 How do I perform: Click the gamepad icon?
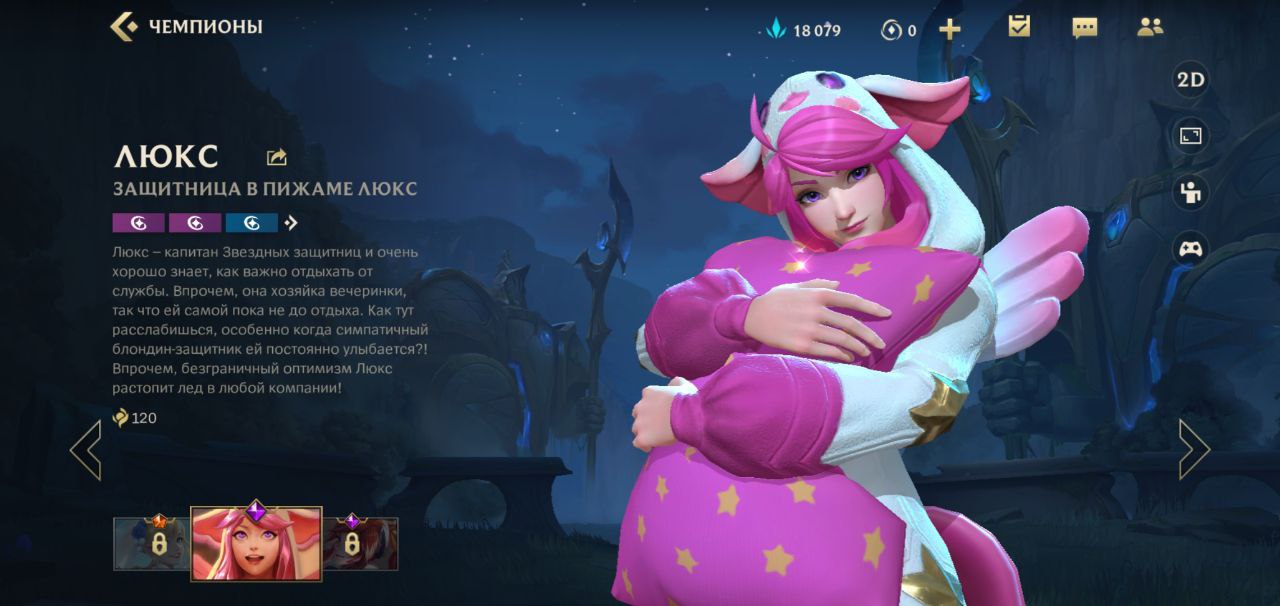[1190, 248]
